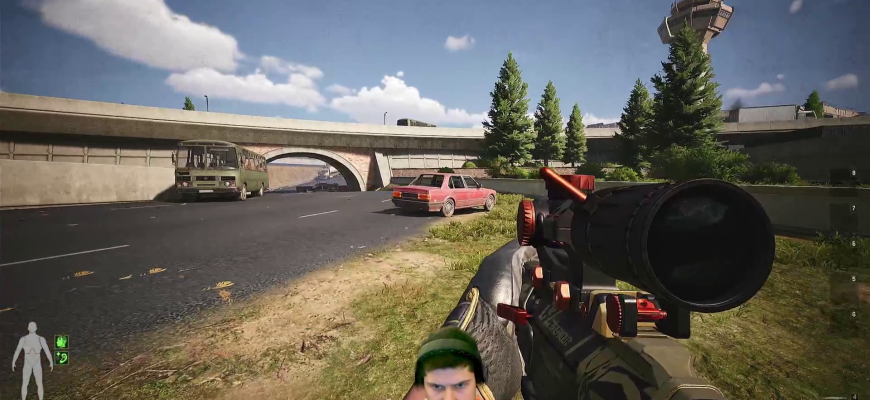Click the green brain status effect icon
870x400 pixels.
[x=62, y=341]
